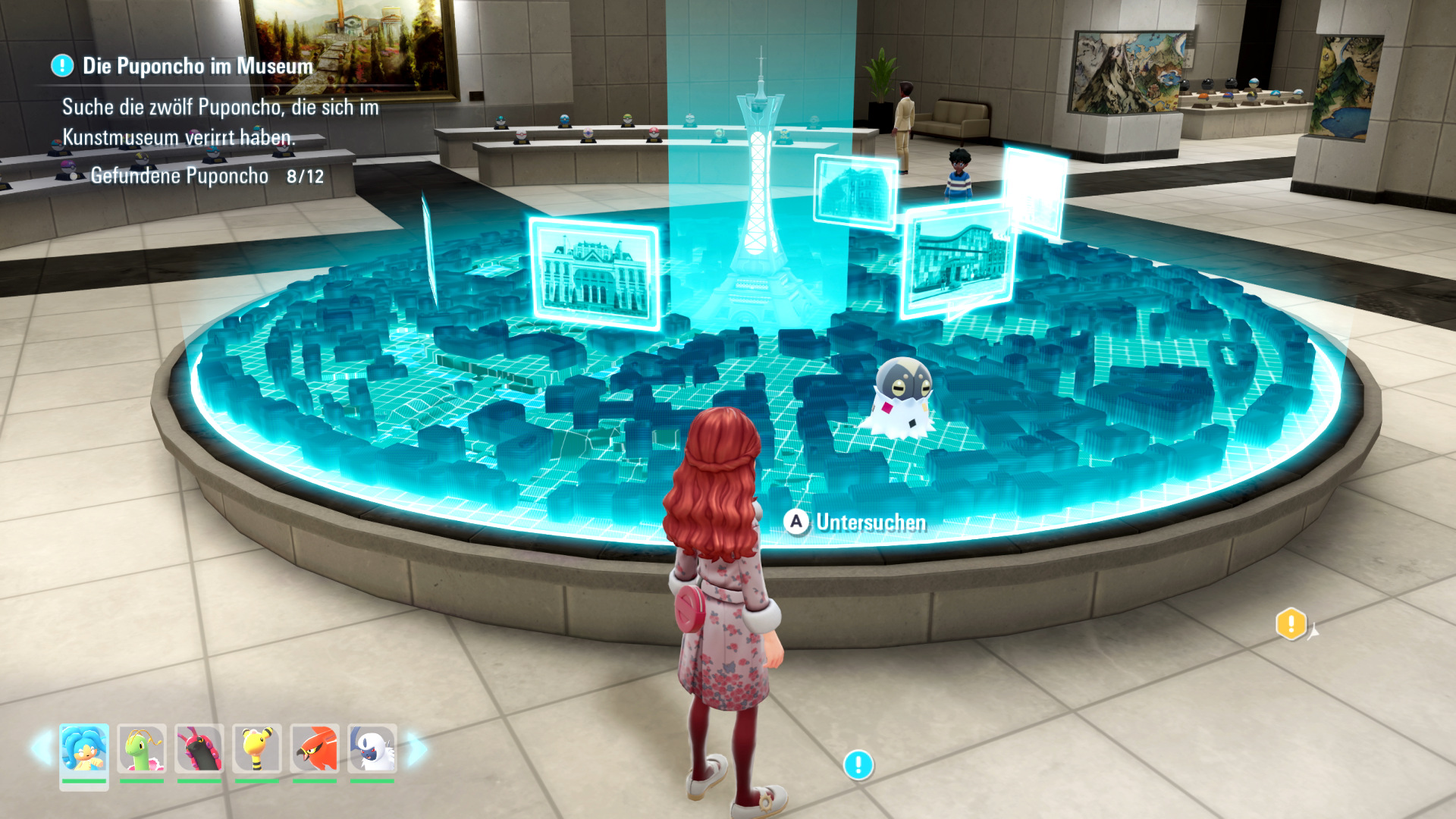1456x819 pixels.
Task: Click the left arrow beside the party
Action: [x=41, y=748]
